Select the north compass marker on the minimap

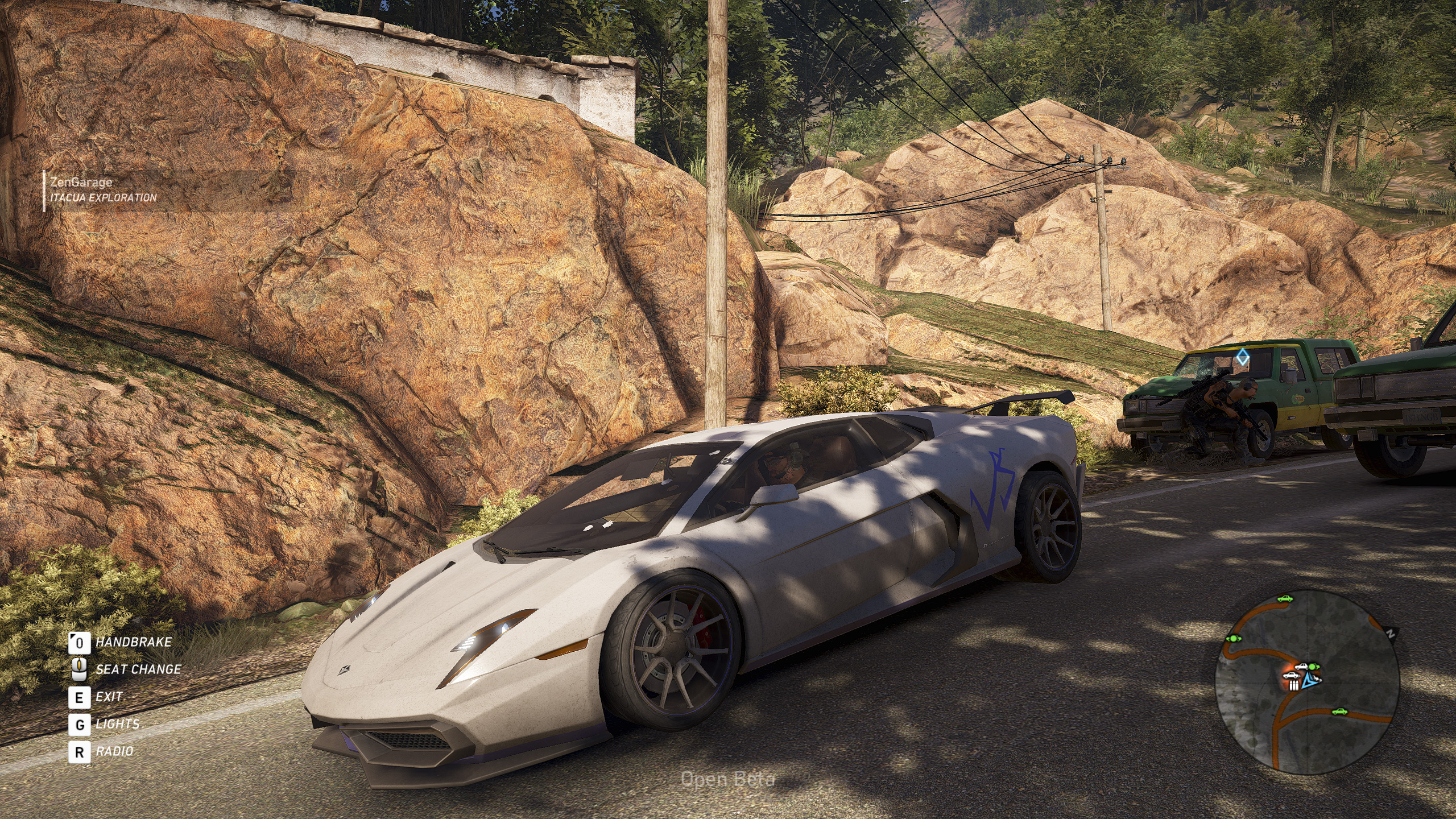pyautogui.click(x=1391, y=635)
